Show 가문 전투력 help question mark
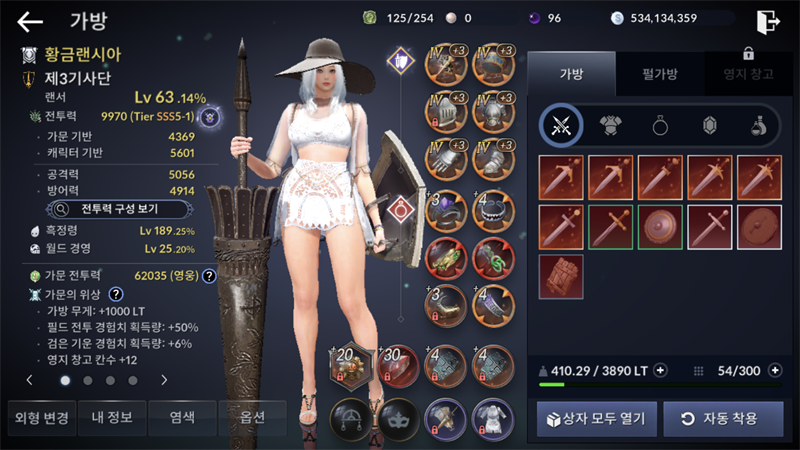This screenshot has height=450, width=800. pos(210,276)
